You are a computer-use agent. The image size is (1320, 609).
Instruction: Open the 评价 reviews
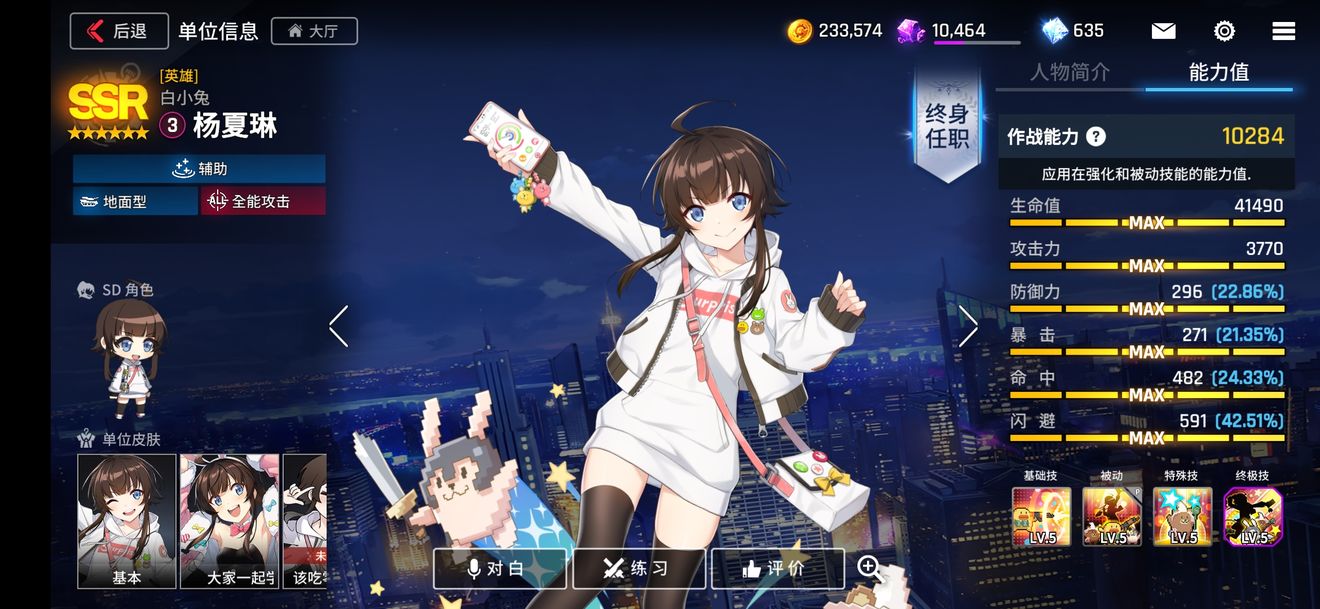click(777, 568)
